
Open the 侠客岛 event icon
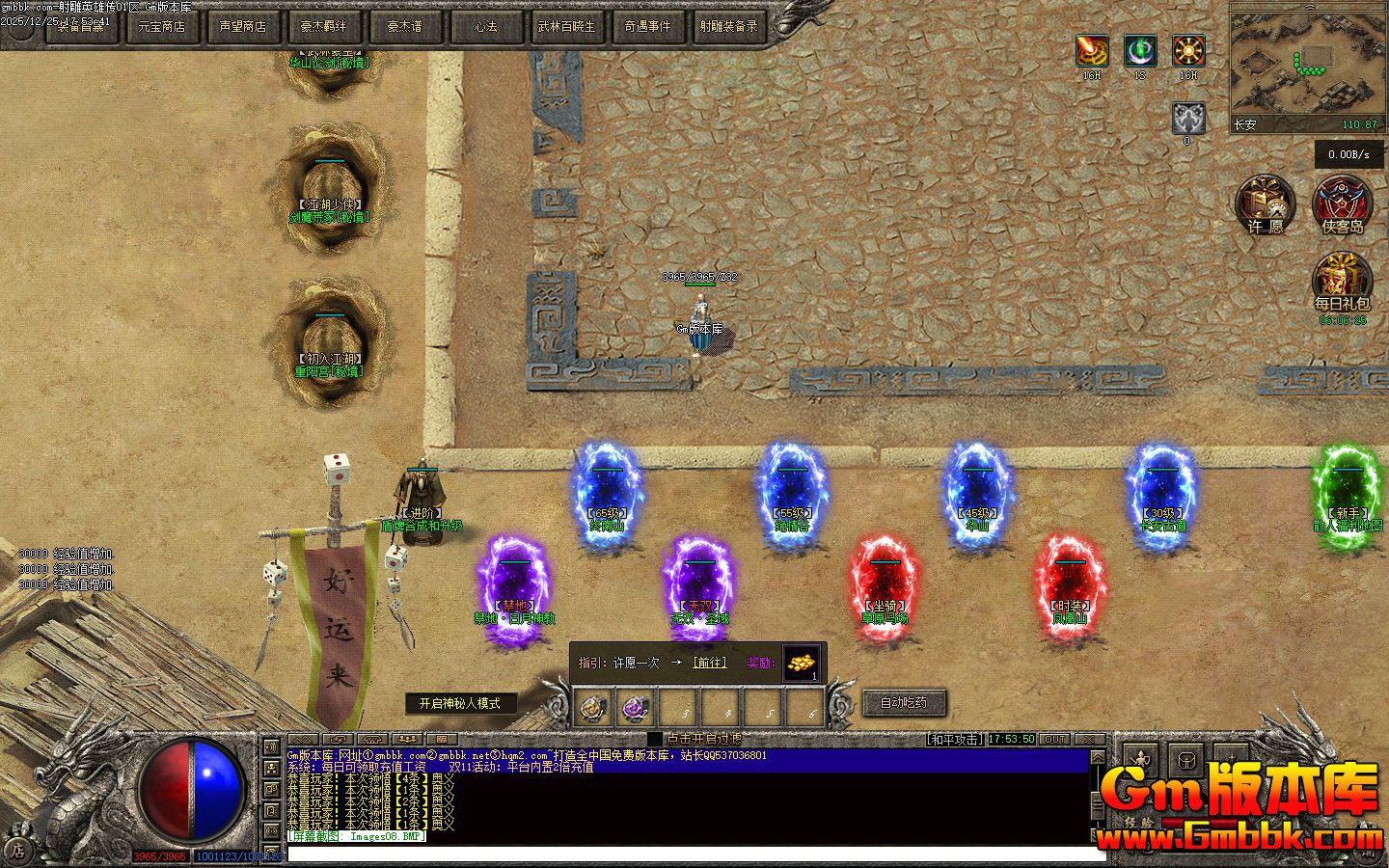(x=1343, y=204)
